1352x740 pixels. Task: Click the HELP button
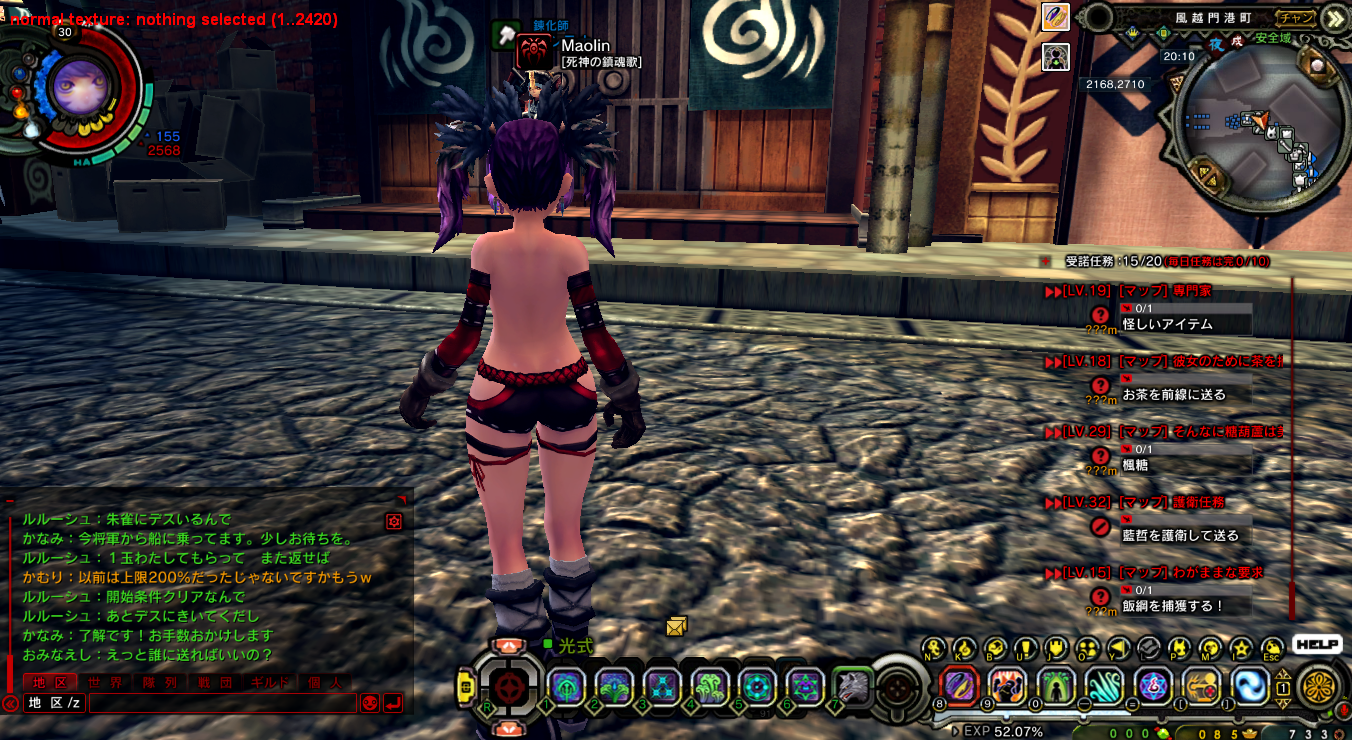pos(1317,644)
